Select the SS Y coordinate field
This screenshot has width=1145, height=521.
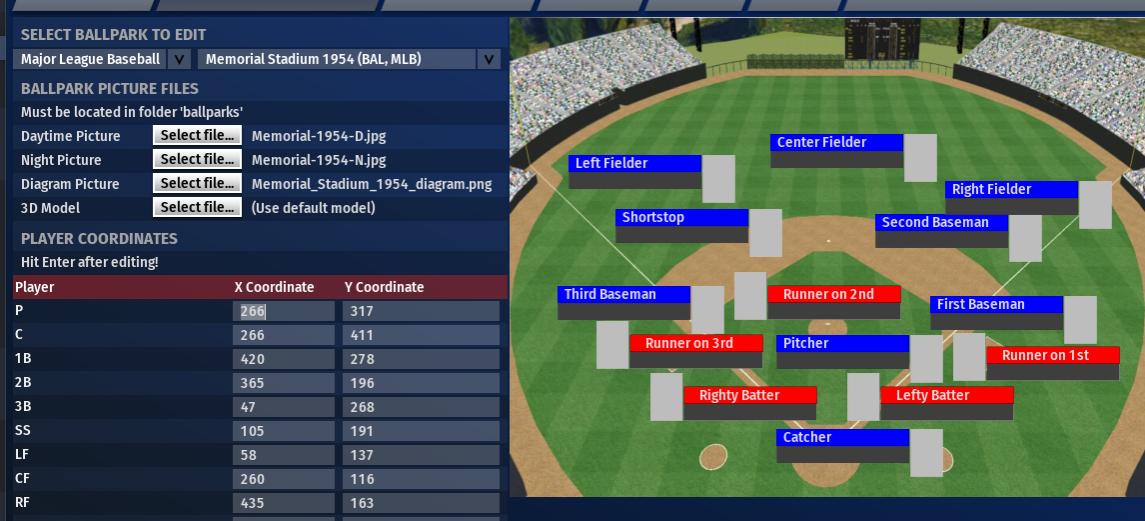[421, 431]
